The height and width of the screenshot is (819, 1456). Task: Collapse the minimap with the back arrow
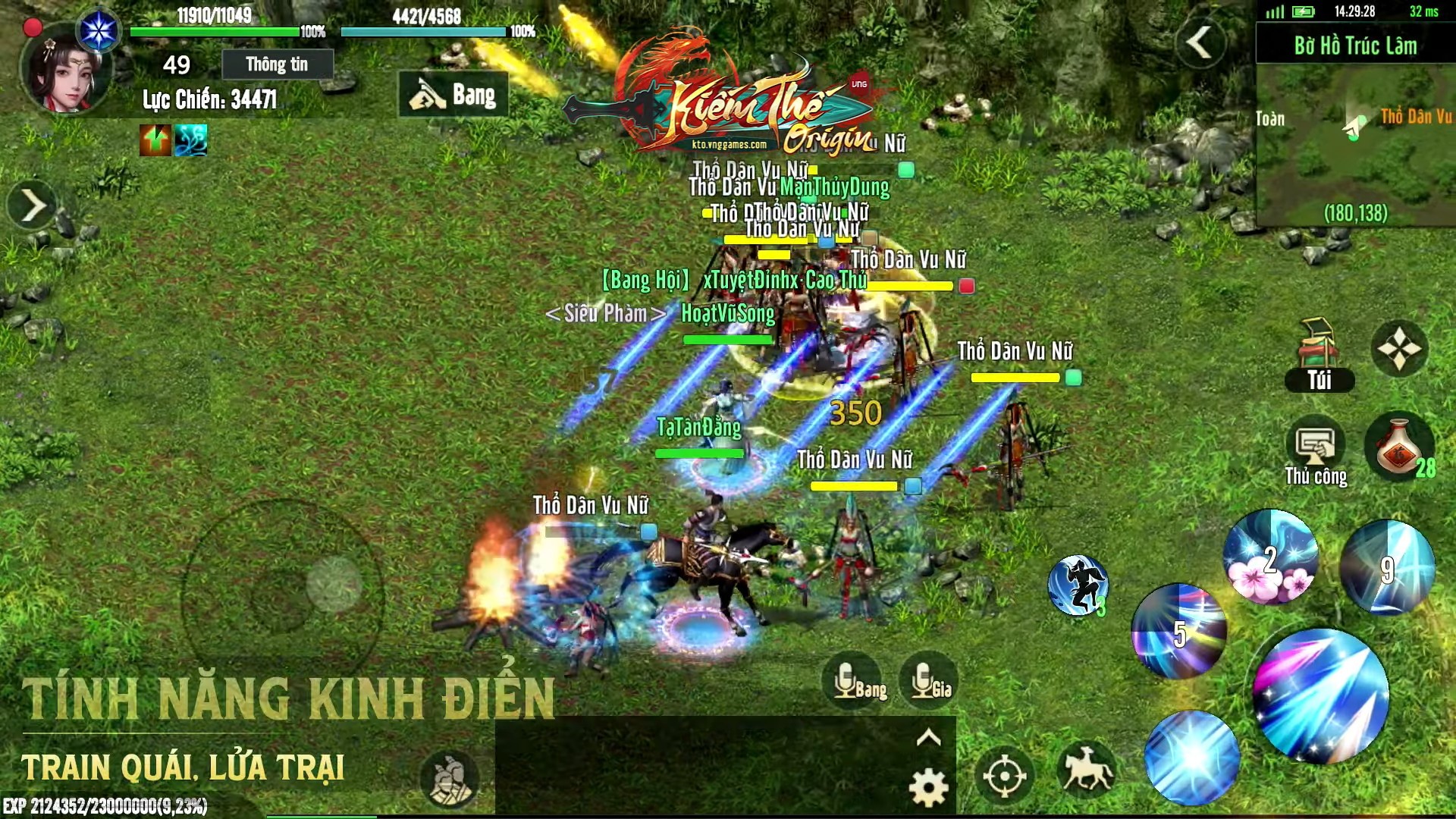point(1200,42)
